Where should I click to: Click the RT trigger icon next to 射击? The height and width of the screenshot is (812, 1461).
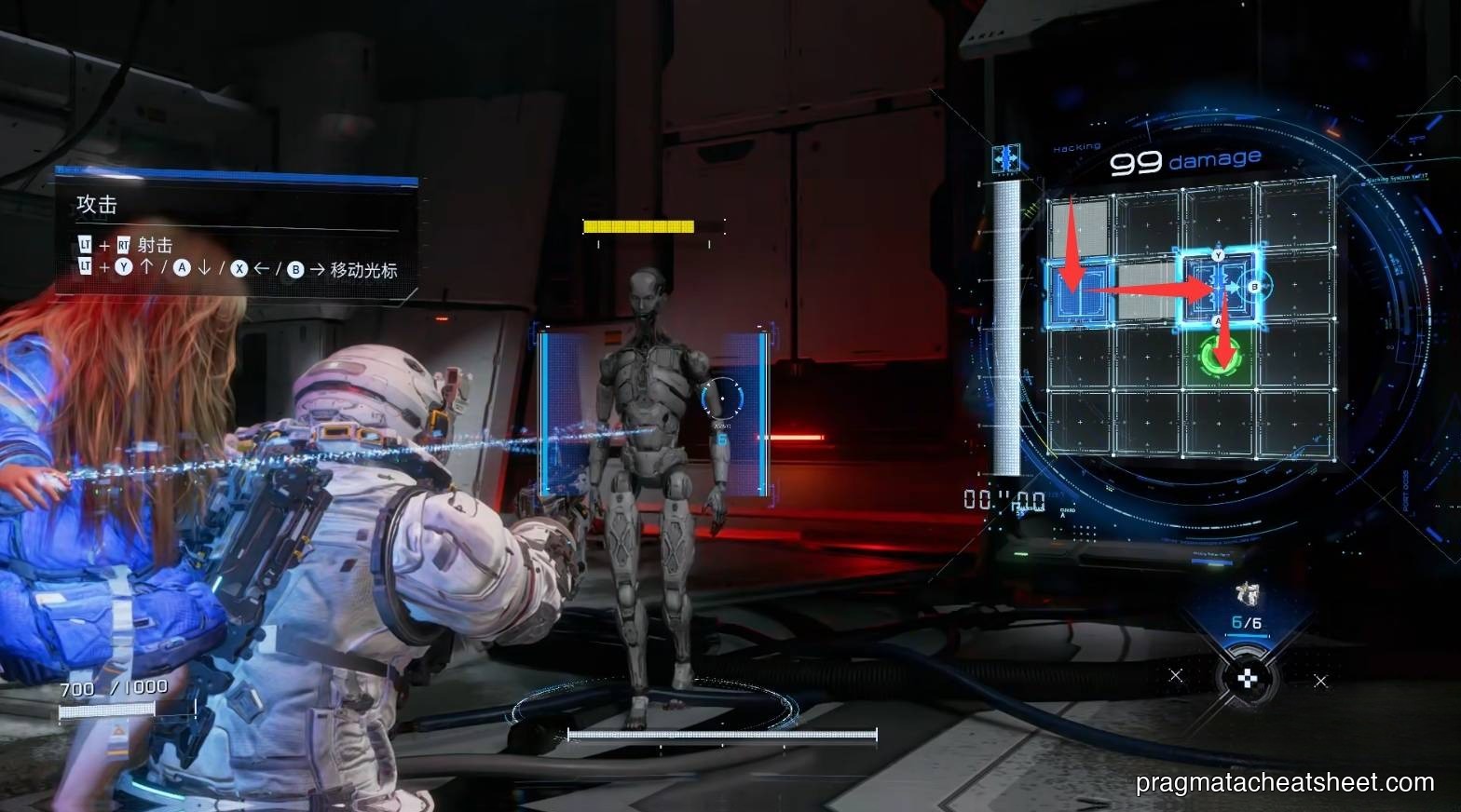point(124,242)
